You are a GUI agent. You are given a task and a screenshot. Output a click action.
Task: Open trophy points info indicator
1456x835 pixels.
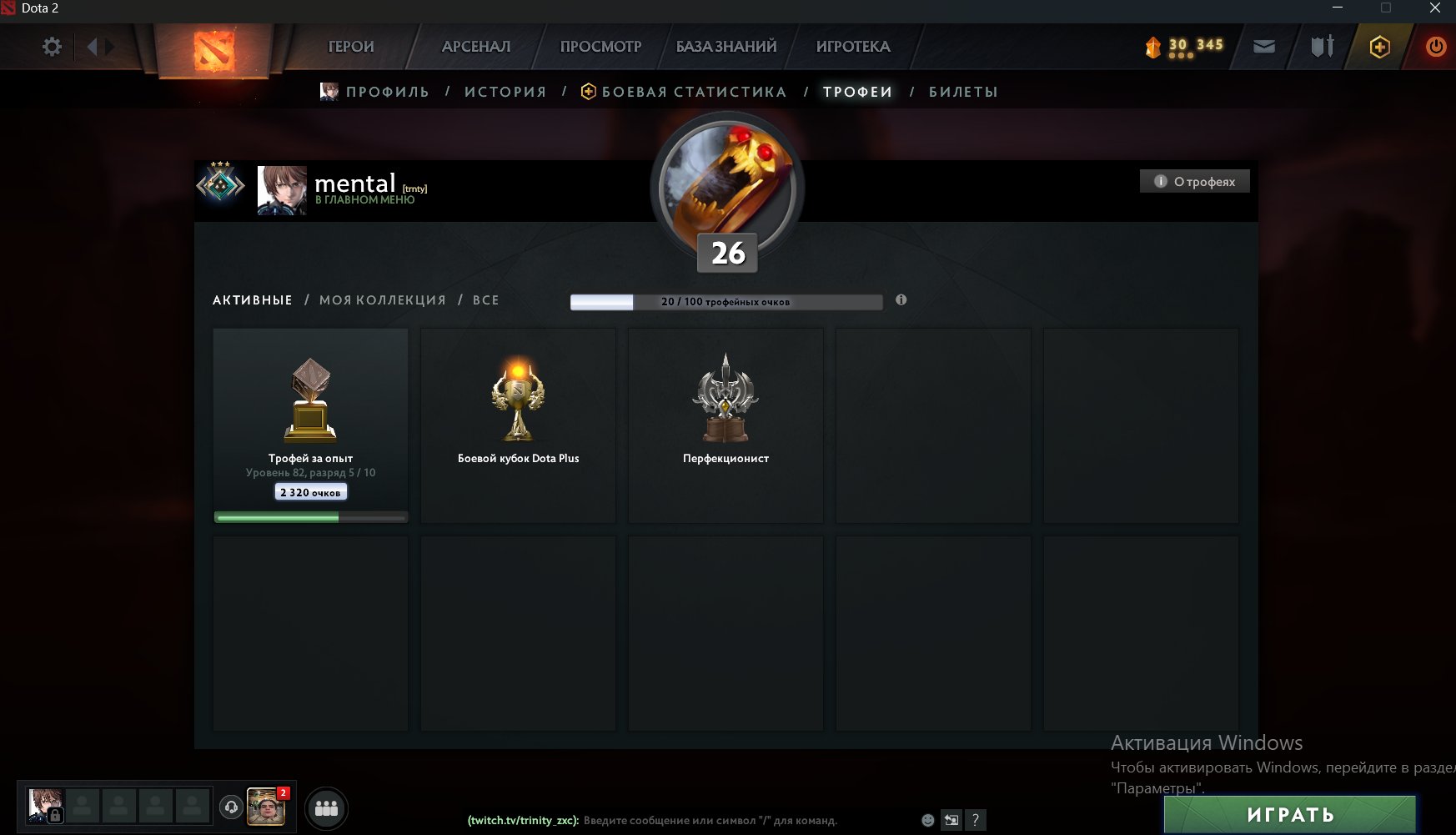tap(900, 299)
